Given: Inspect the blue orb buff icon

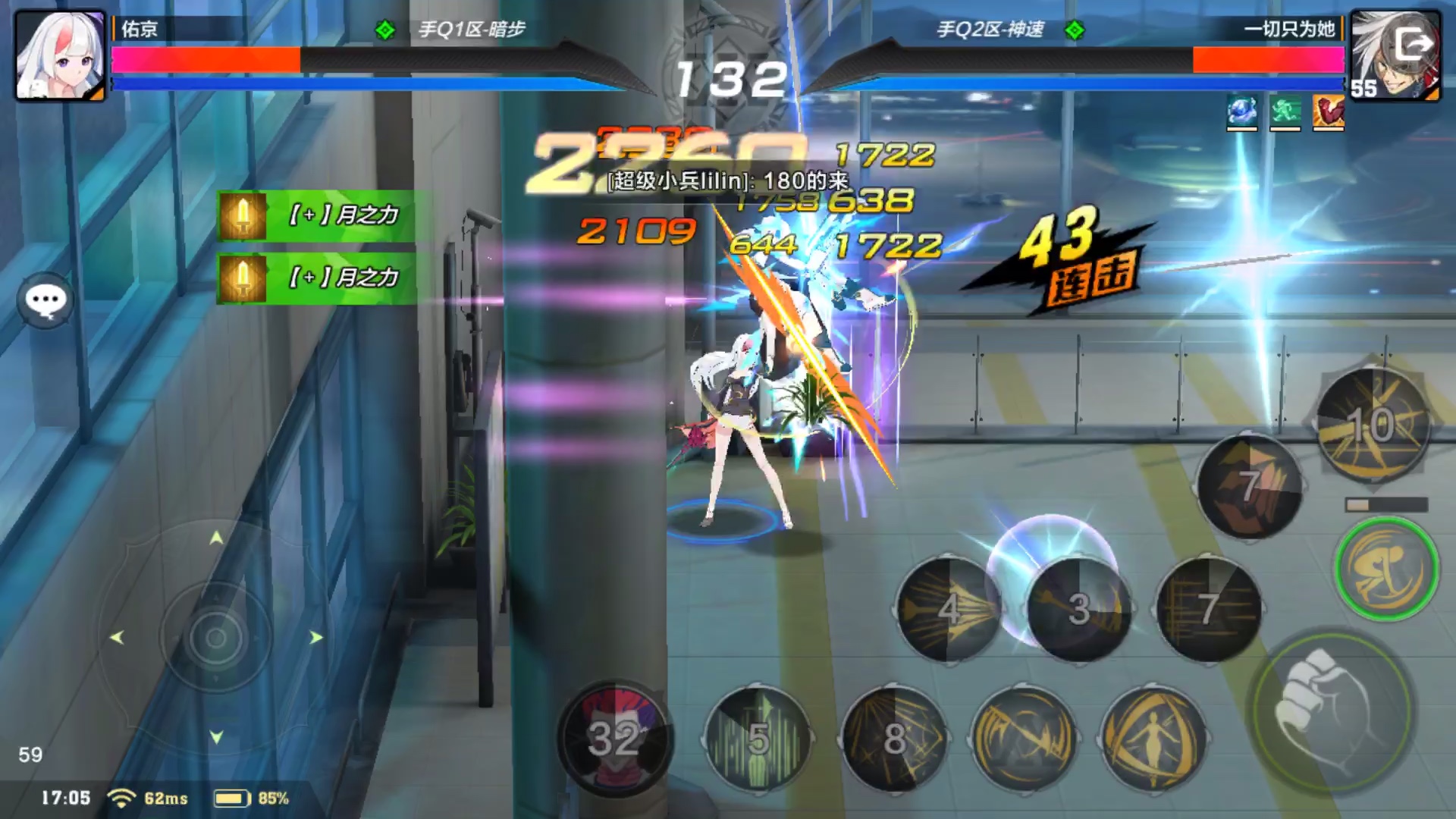Looking at the screenshot, I should [1241, 112].
